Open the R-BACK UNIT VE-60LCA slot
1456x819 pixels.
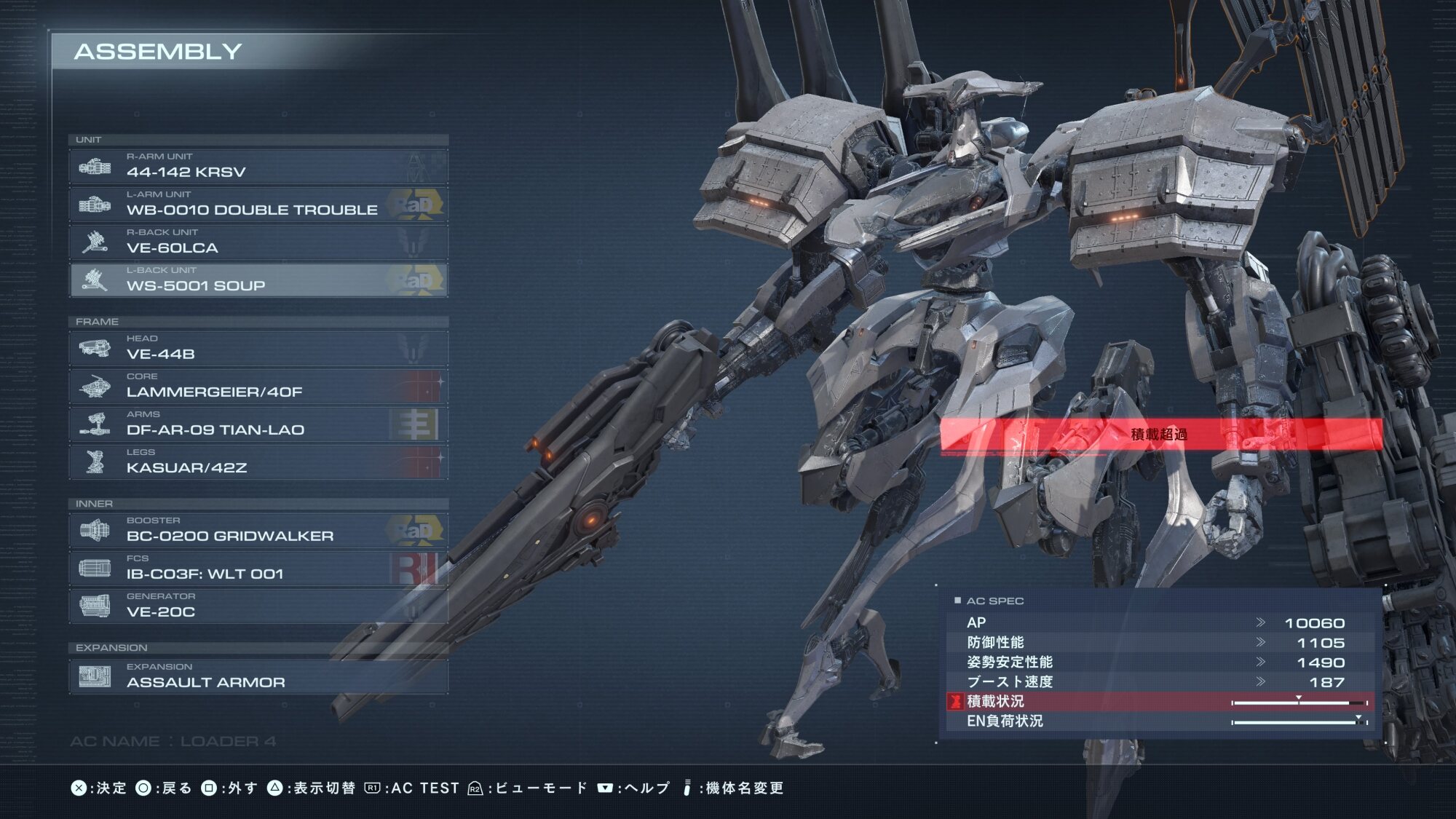(x=258, y=242)
